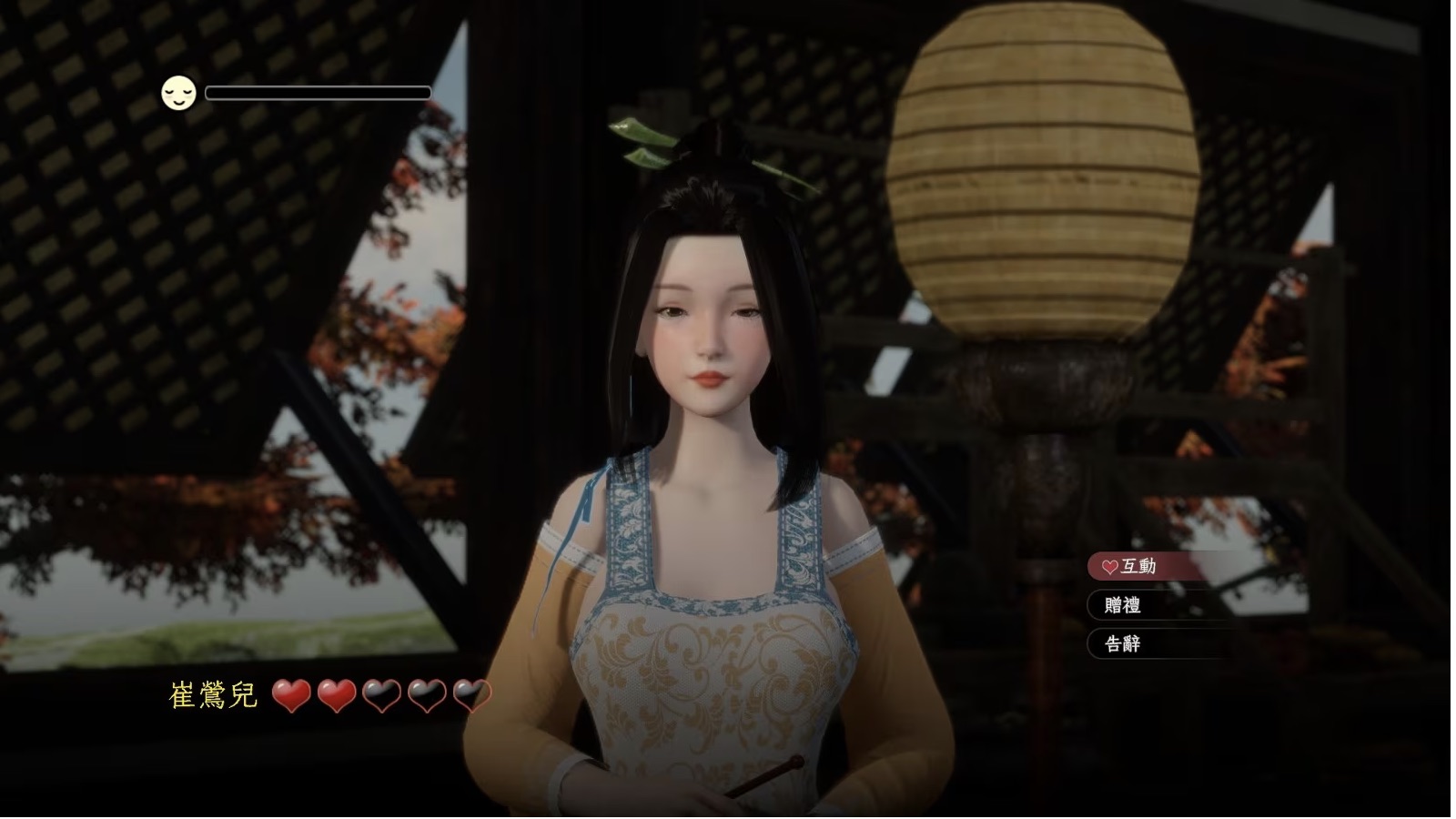The width and height of the screenshot is (1456, 819).
Task: Click the character name 崔鶯兒
Action: click(x=211, y=695)
